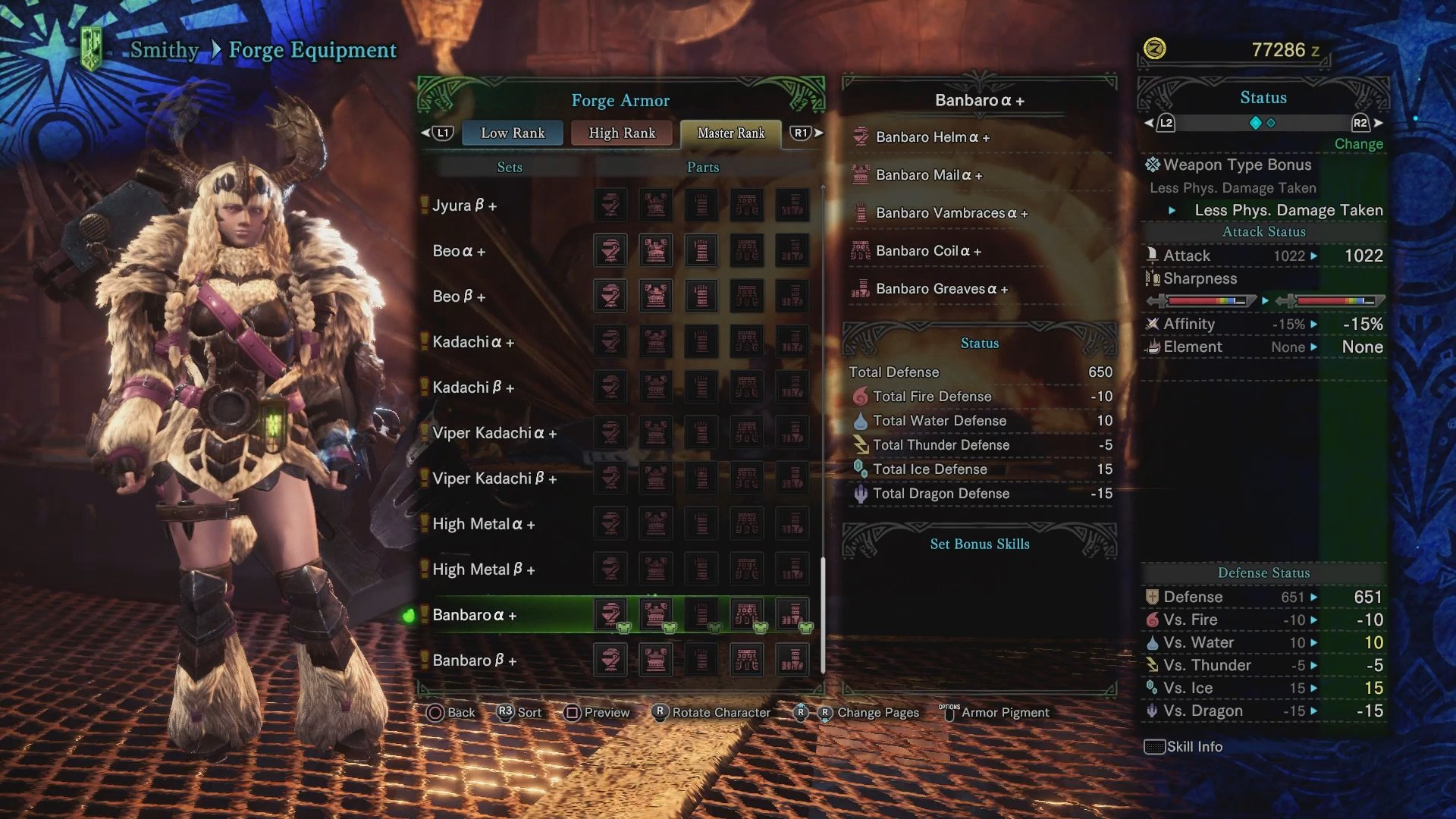The height and width of the screenshot is (819, 1456).
Task: Click the sharpness gauge bar
Action: 1206,300
